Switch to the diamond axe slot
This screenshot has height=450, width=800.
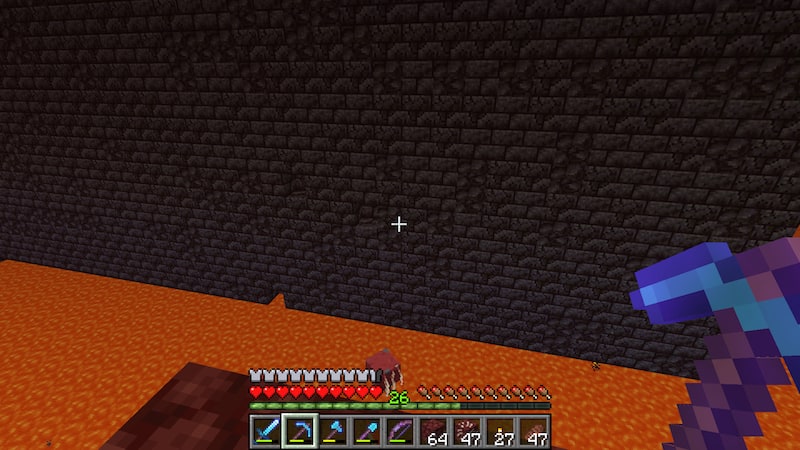(x=332, y=431)
